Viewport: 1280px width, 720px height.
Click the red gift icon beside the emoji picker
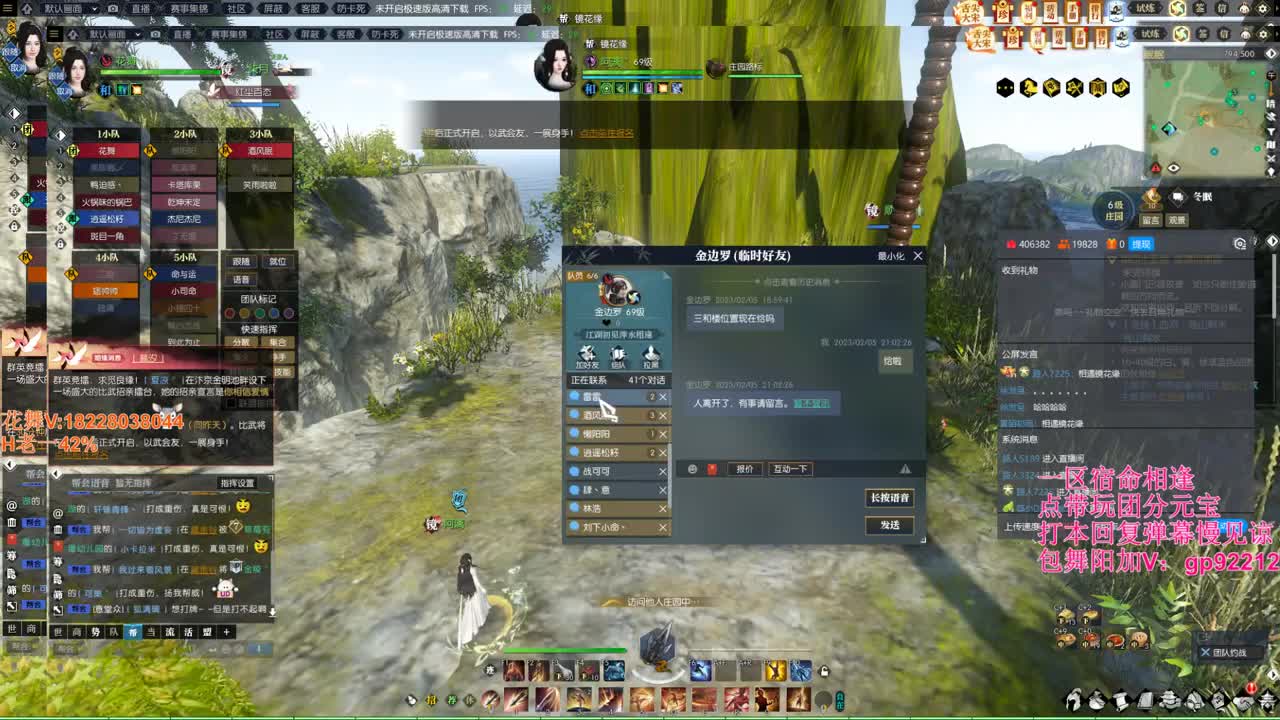point(712,467)
